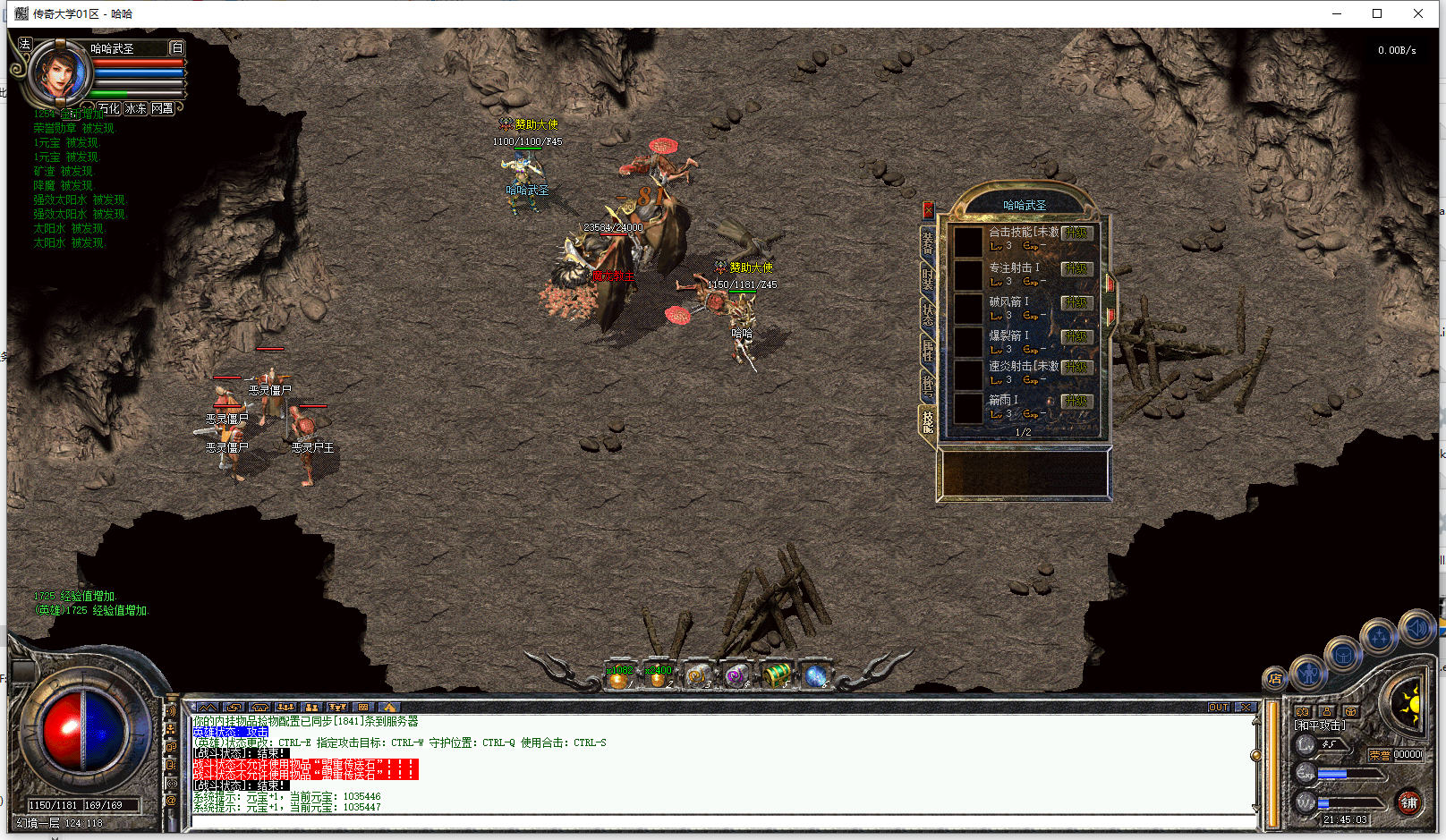The height and width of the screenshot is (840, 1446).
Task: Toggle sound with the speaker button
Action: 1416,629
